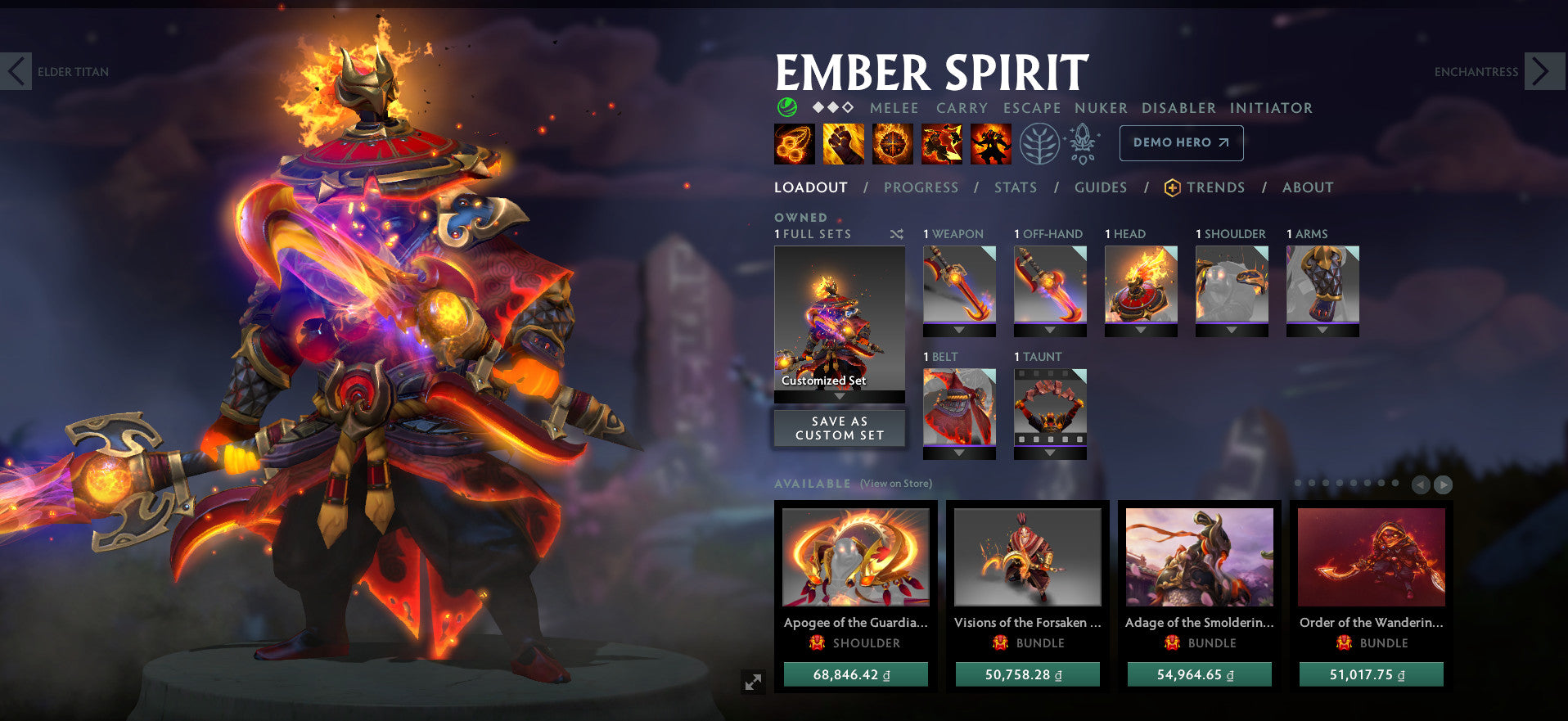1568x721 pixels.
Task: Open the Flame Guard ability icon
Action: pyautogui.click(x=892, y=143)
